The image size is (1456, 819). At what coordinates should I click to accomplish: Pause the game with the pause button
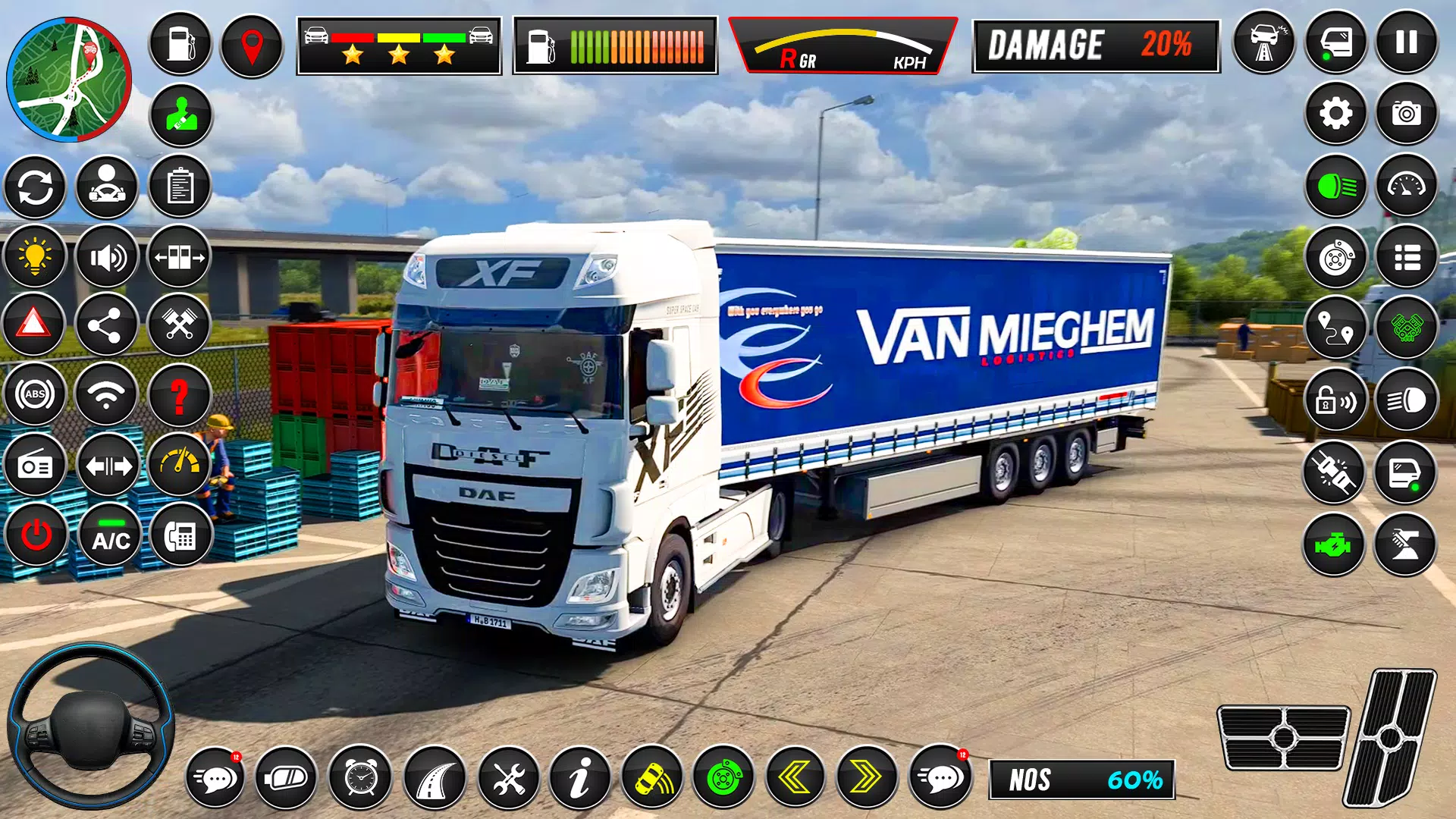1407,43
